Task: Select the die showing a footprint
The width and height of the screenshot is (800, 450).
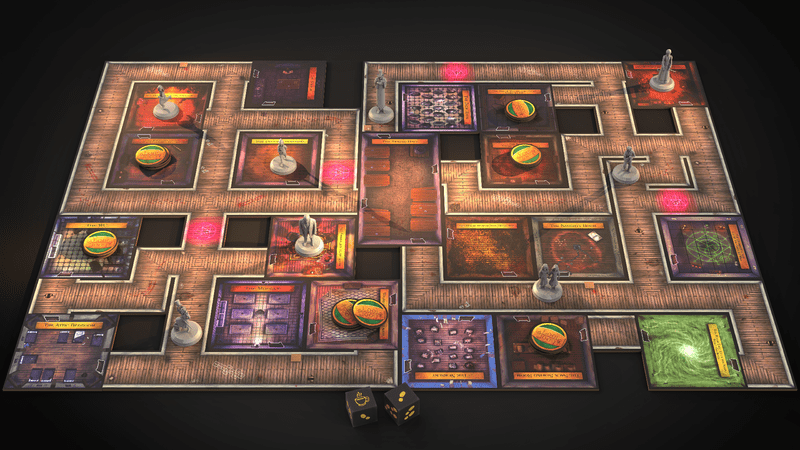Action: [401, 406]
